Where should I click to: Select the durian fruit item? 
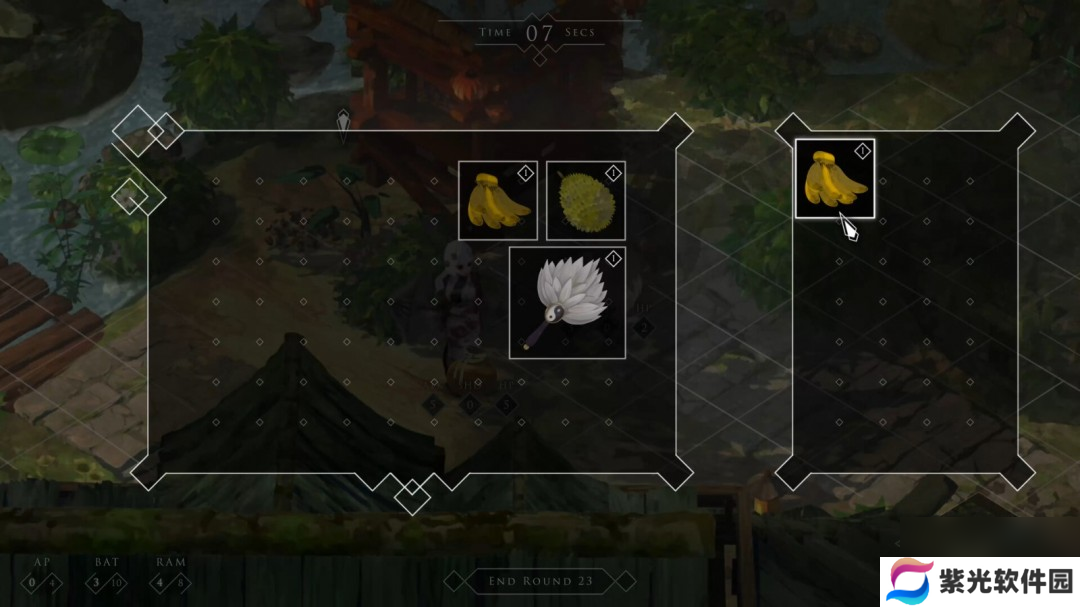point(585,200)
